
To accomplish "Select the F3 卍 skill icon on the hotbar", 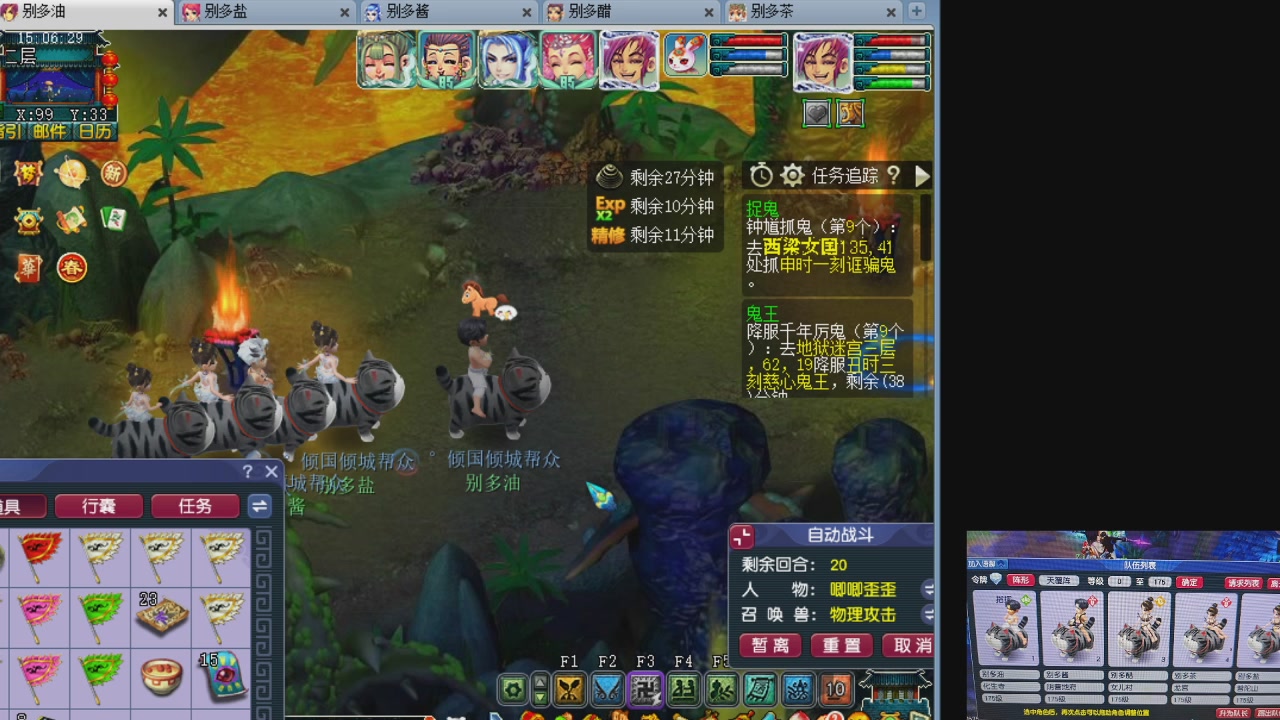I will click(x=648, y=689).
